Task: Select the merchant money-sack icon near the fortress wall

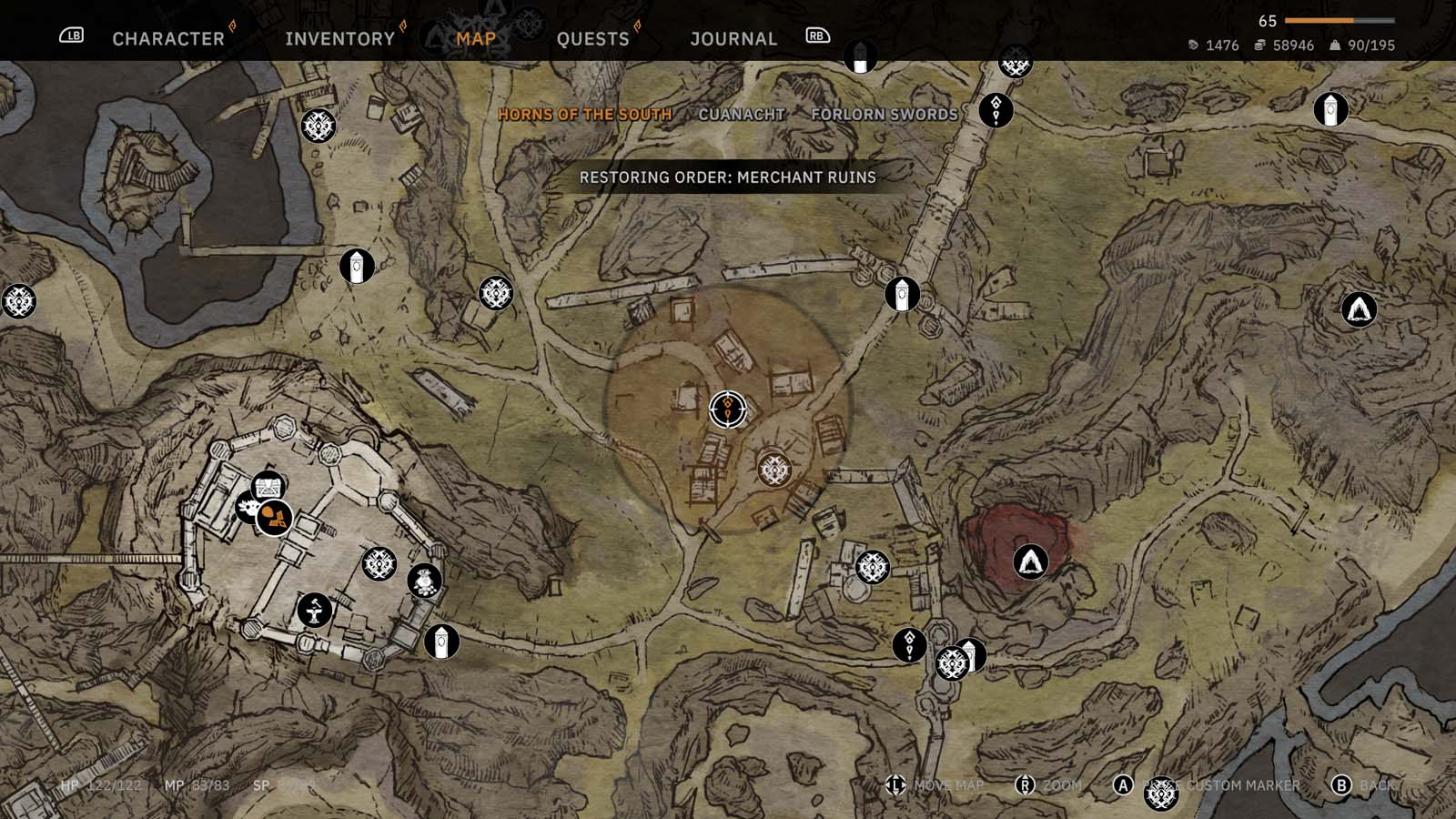Action: (x=425, y=580)
